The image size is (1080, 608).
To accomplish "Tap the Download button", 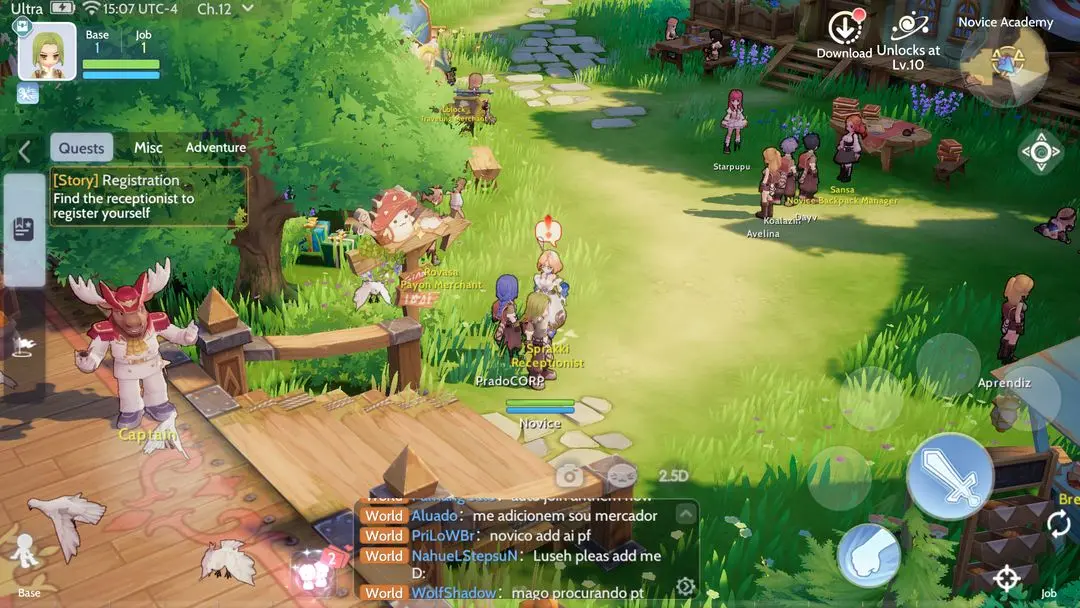I will pos(845,35).
